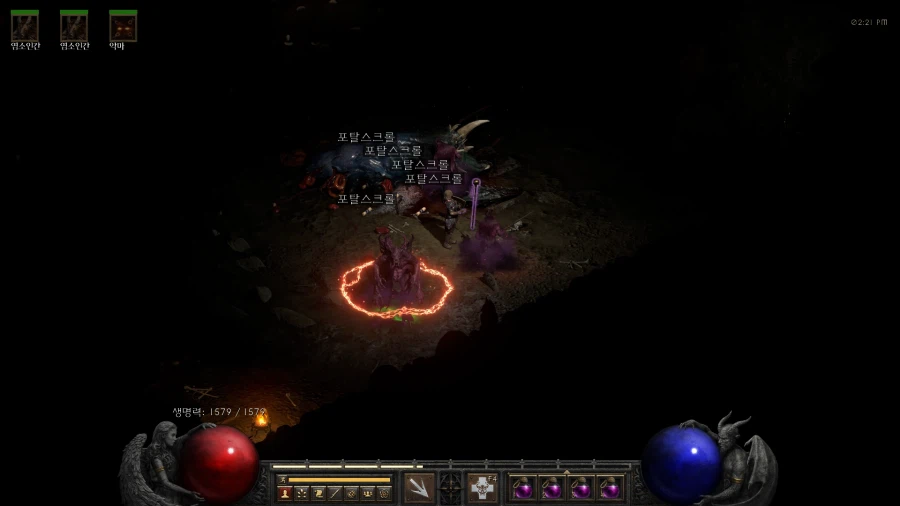Toggle the run/walk running man icon
This screenshot has height=506, width=900.
pos(284,480)
